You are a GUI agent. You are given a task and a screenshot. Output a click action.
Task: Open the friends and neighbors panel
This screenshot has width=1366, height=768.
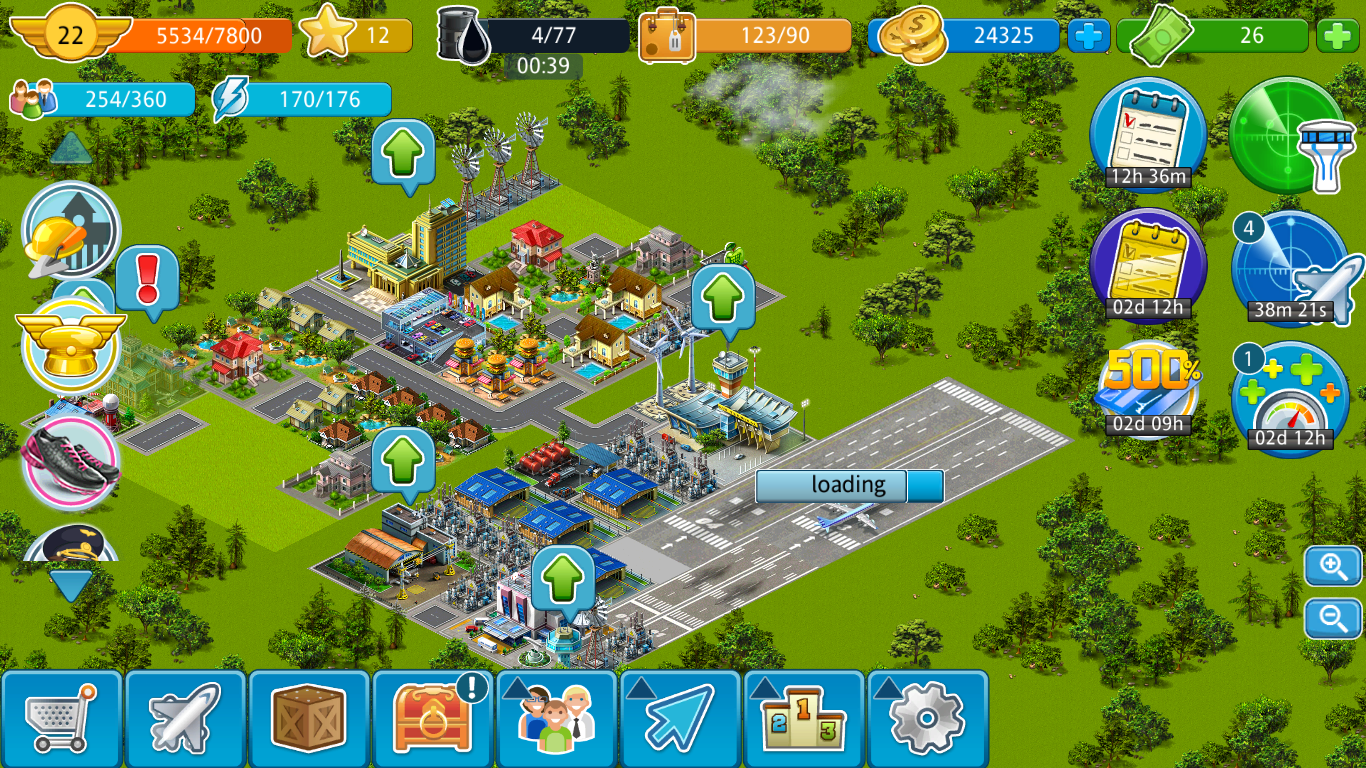[x=556, y=718]
